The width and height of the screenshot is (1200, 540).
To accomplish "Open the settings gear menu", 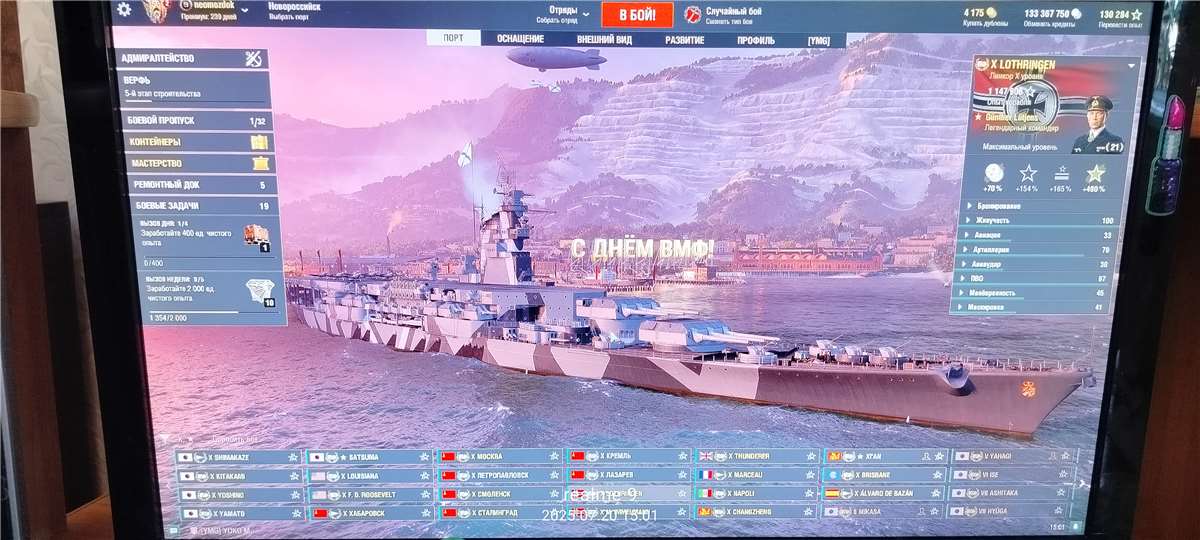I will tap(124, 10).
